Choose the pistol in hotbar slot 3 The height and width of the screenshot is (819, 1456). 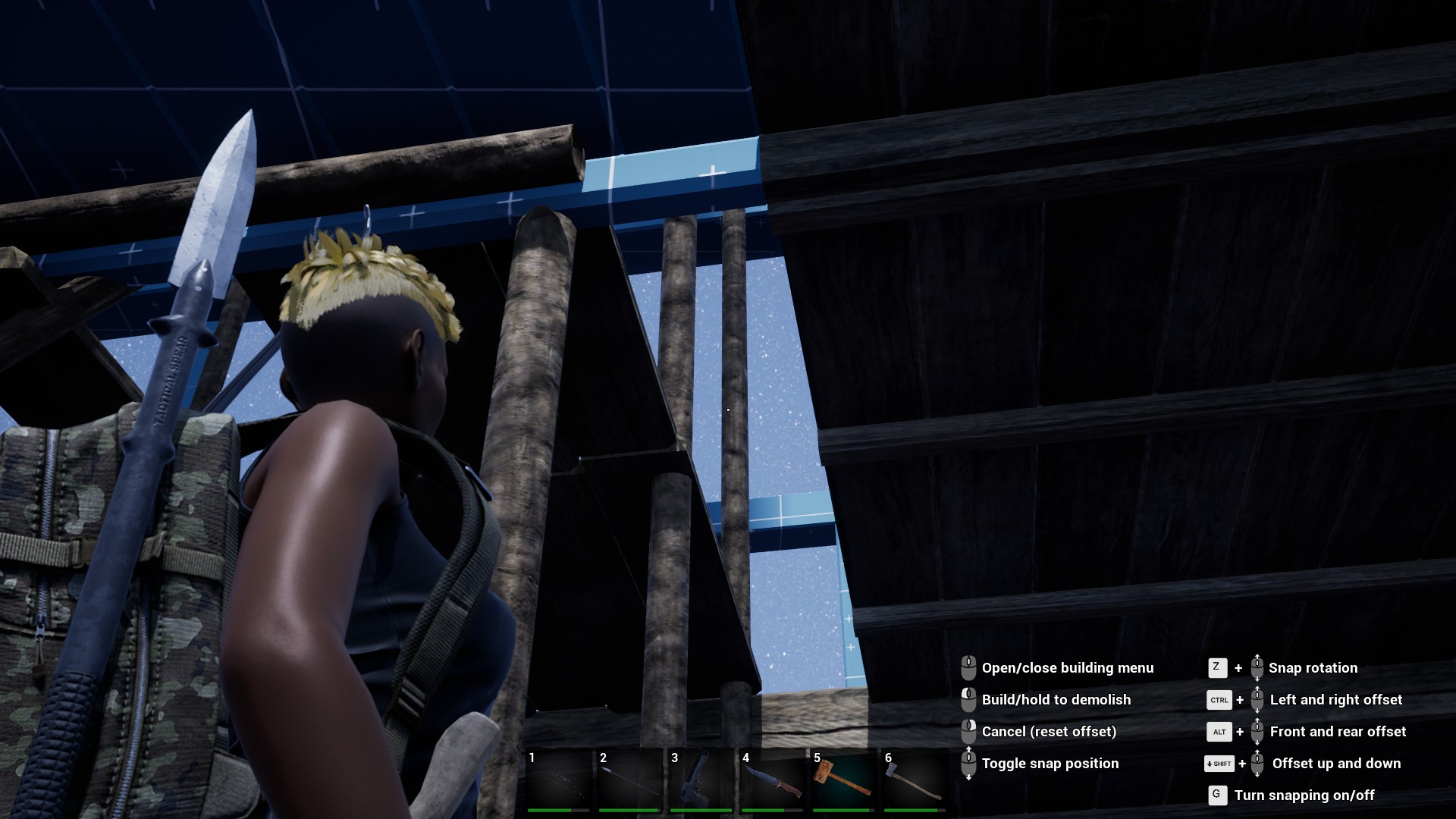pos(701,781)
